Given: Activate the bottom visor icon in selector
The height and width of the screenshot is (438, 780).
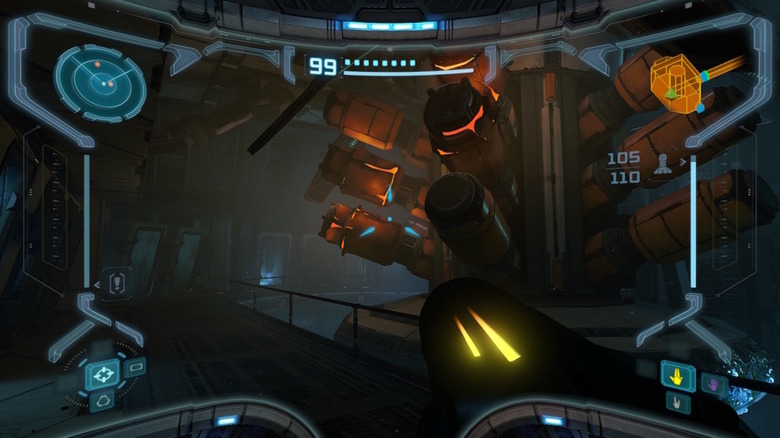Looking at the screenshot, I should coord(102,401).
